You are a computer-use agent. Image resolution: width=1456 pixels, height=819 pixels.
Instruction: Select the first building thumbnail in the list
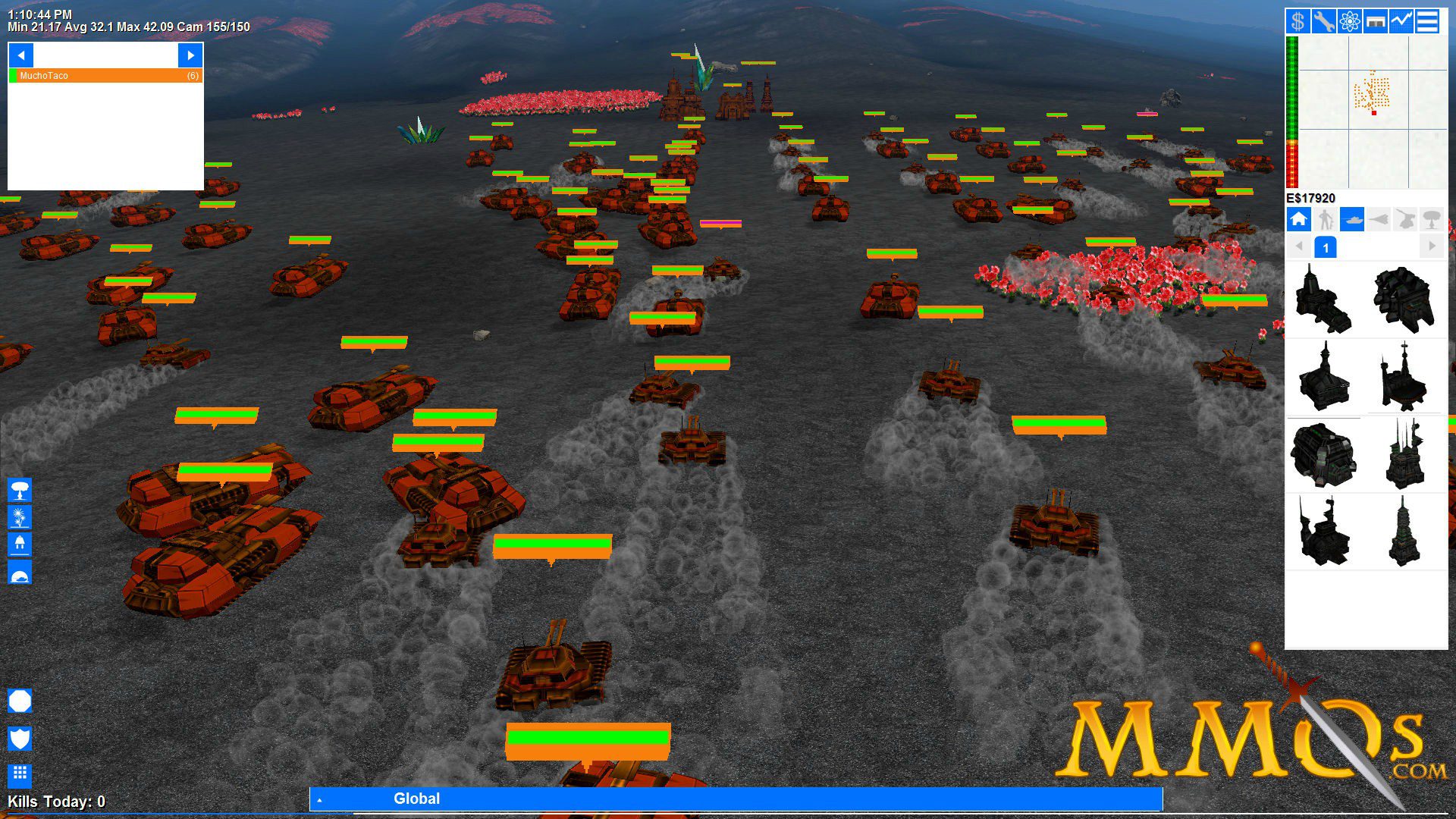click(x=1326, y=298)
